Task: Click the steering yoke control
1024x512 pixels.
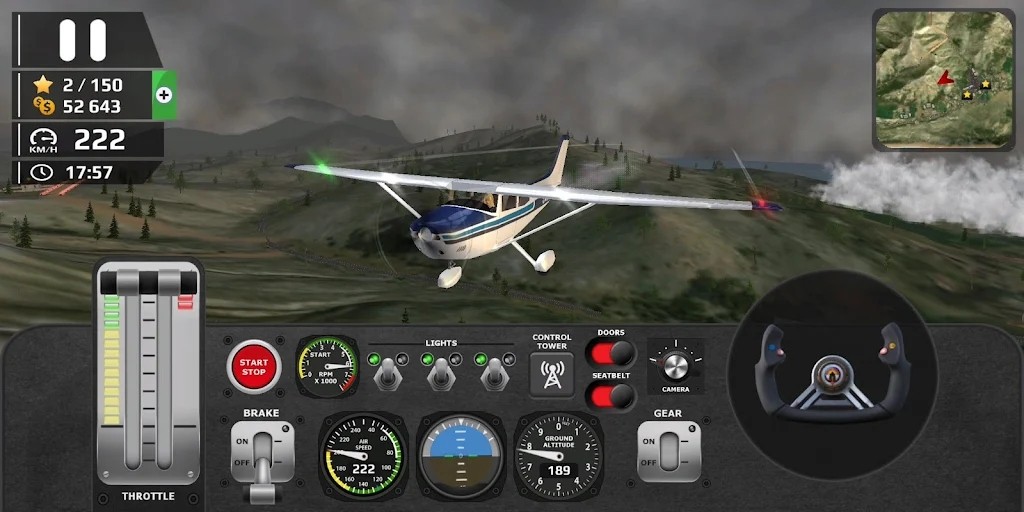Action: [x=831, y=375]
